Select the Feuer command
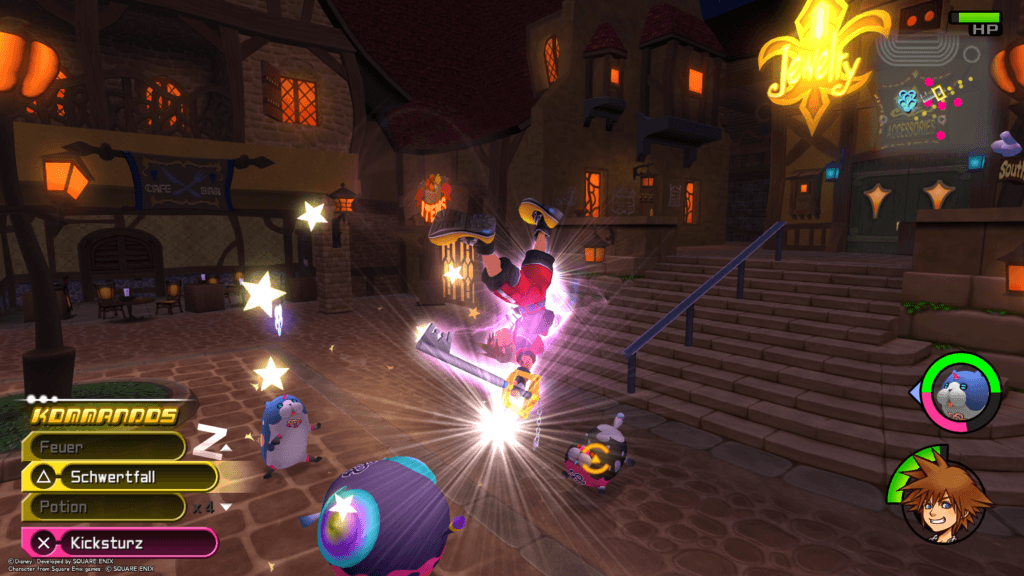Viewport: 1024px width, 576px height. [x=104, y=447]
